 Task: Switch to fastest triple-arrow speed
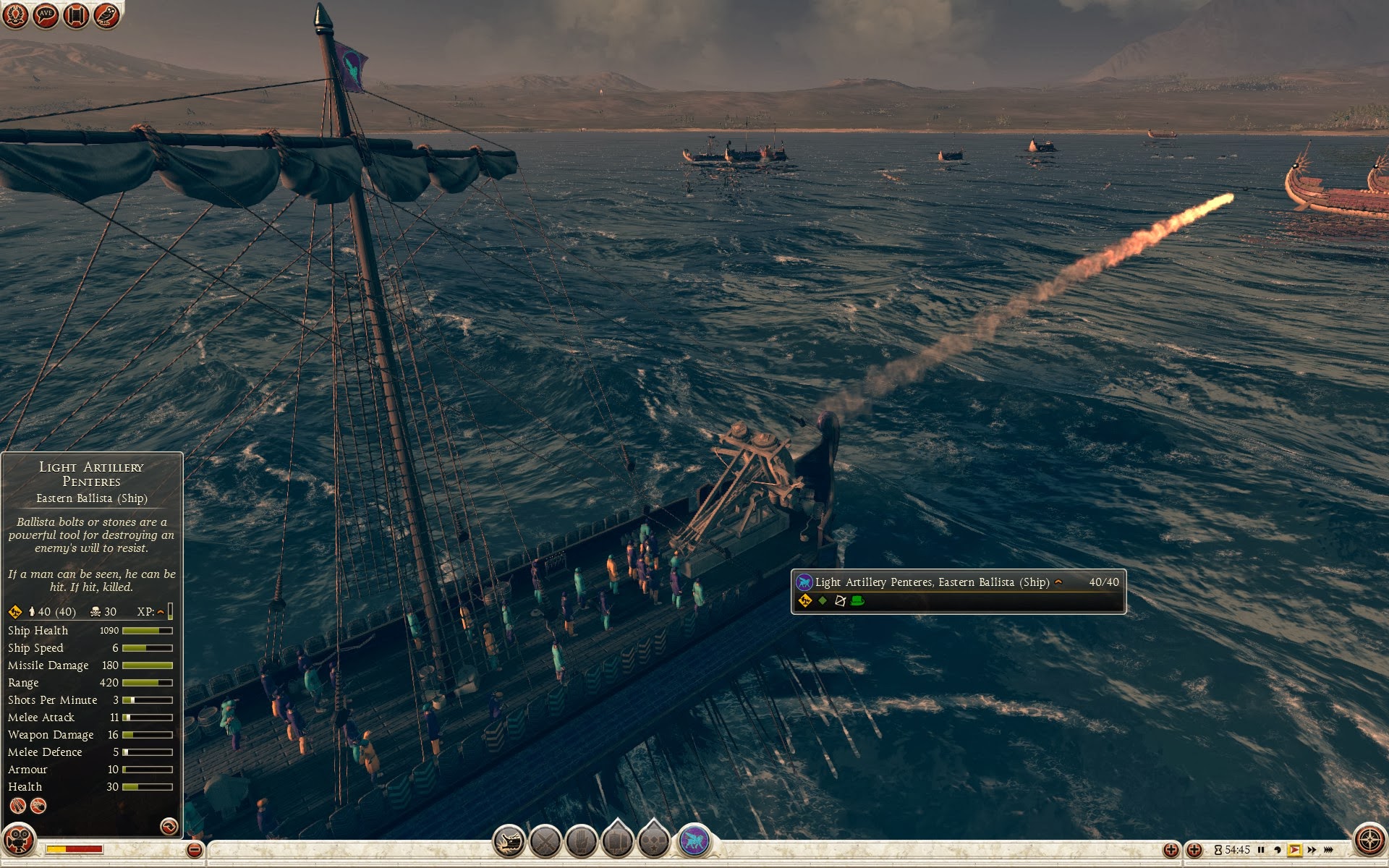[x=1328, y=850]
